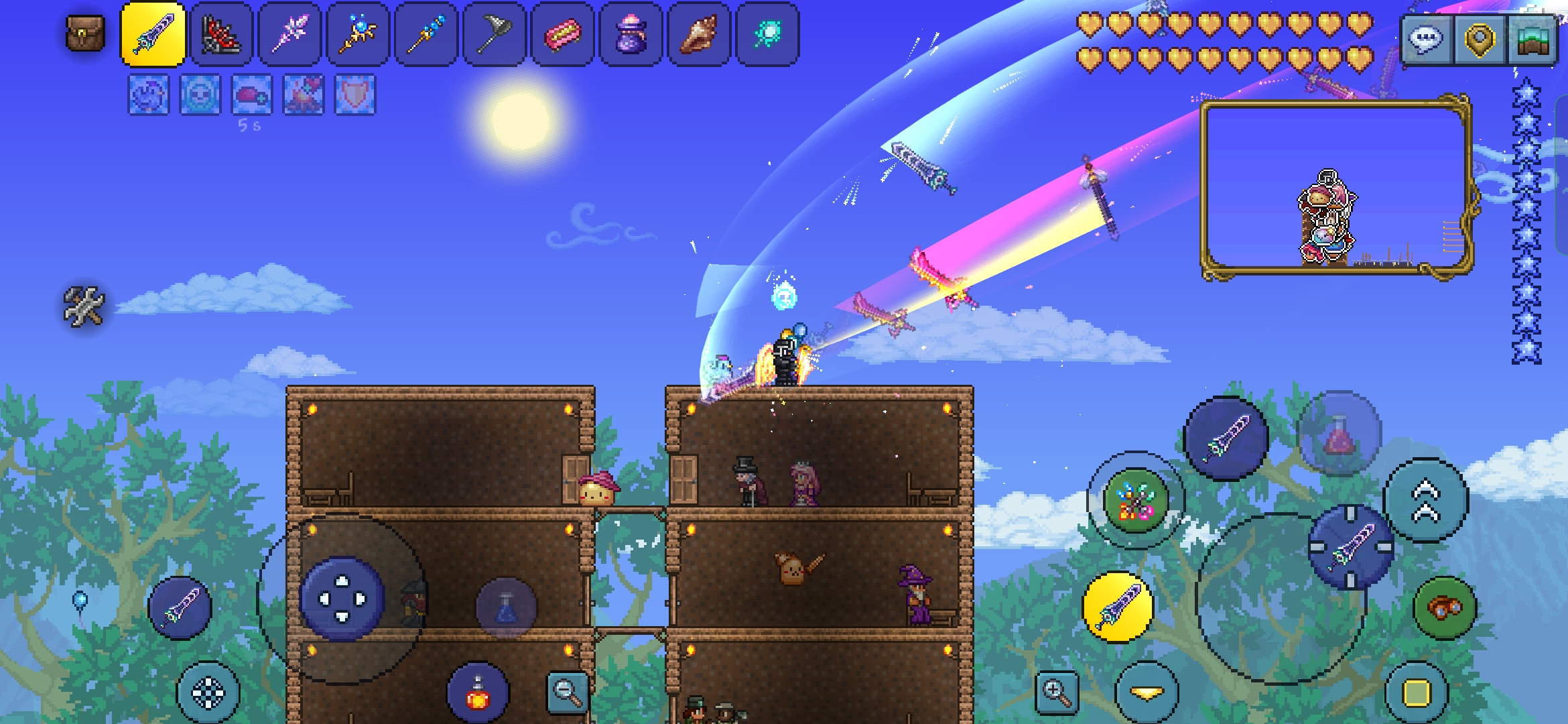Zoom in with the plus magnifier

click(x=1056, y=692)
